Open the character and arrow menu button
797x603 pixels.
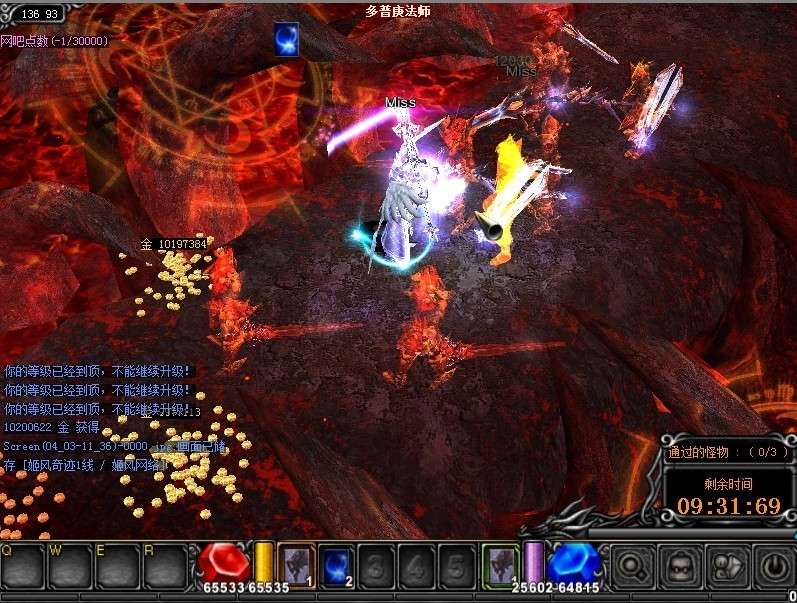pyautogui.click(x=728, y=567)
